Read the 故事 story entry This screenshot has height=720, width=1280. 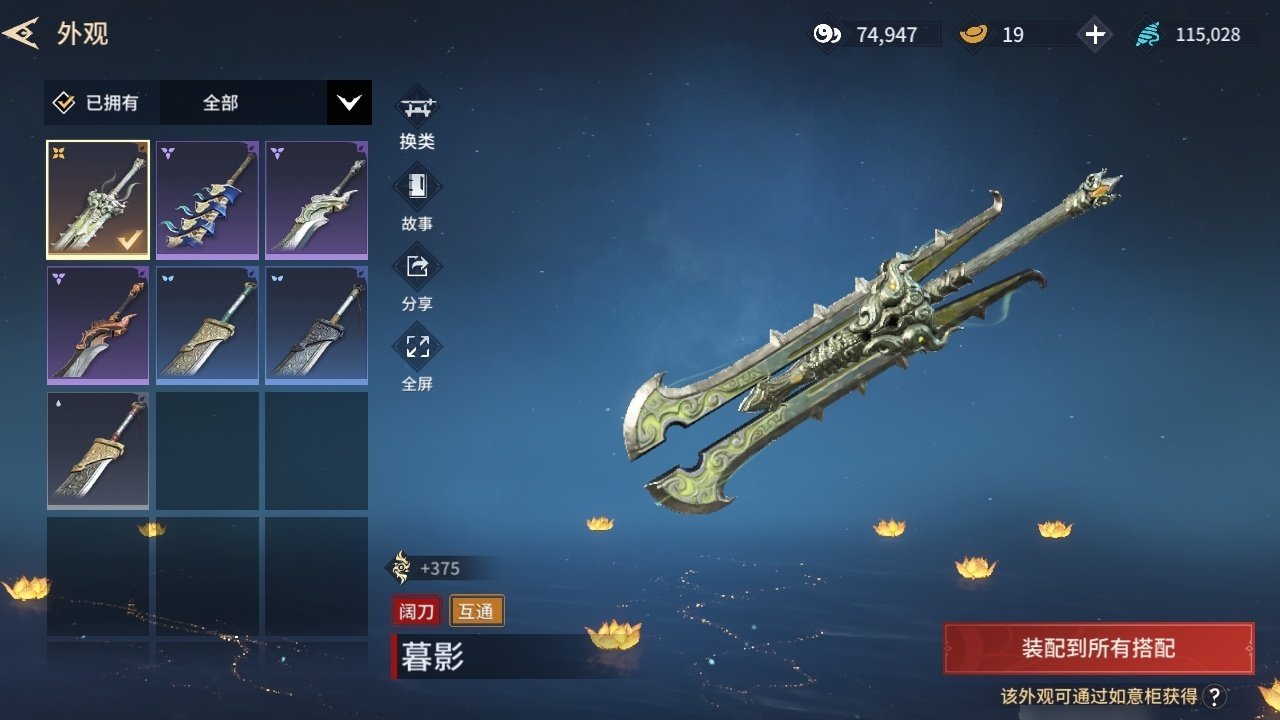(x=417, y=198)
